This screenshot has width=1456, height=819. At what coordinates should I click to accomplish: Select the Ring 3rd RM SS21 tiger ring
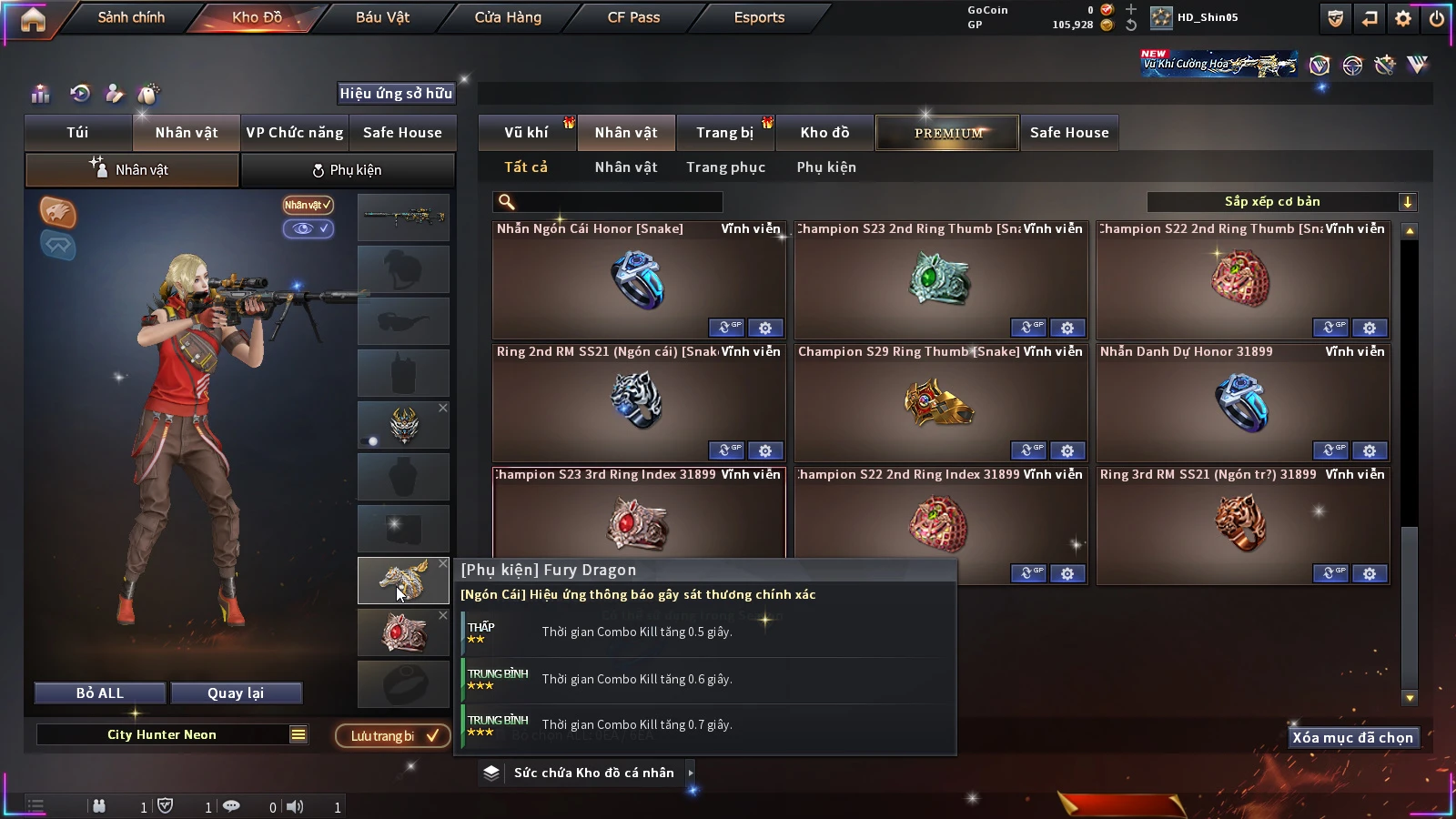click(x=1242, y=525)
